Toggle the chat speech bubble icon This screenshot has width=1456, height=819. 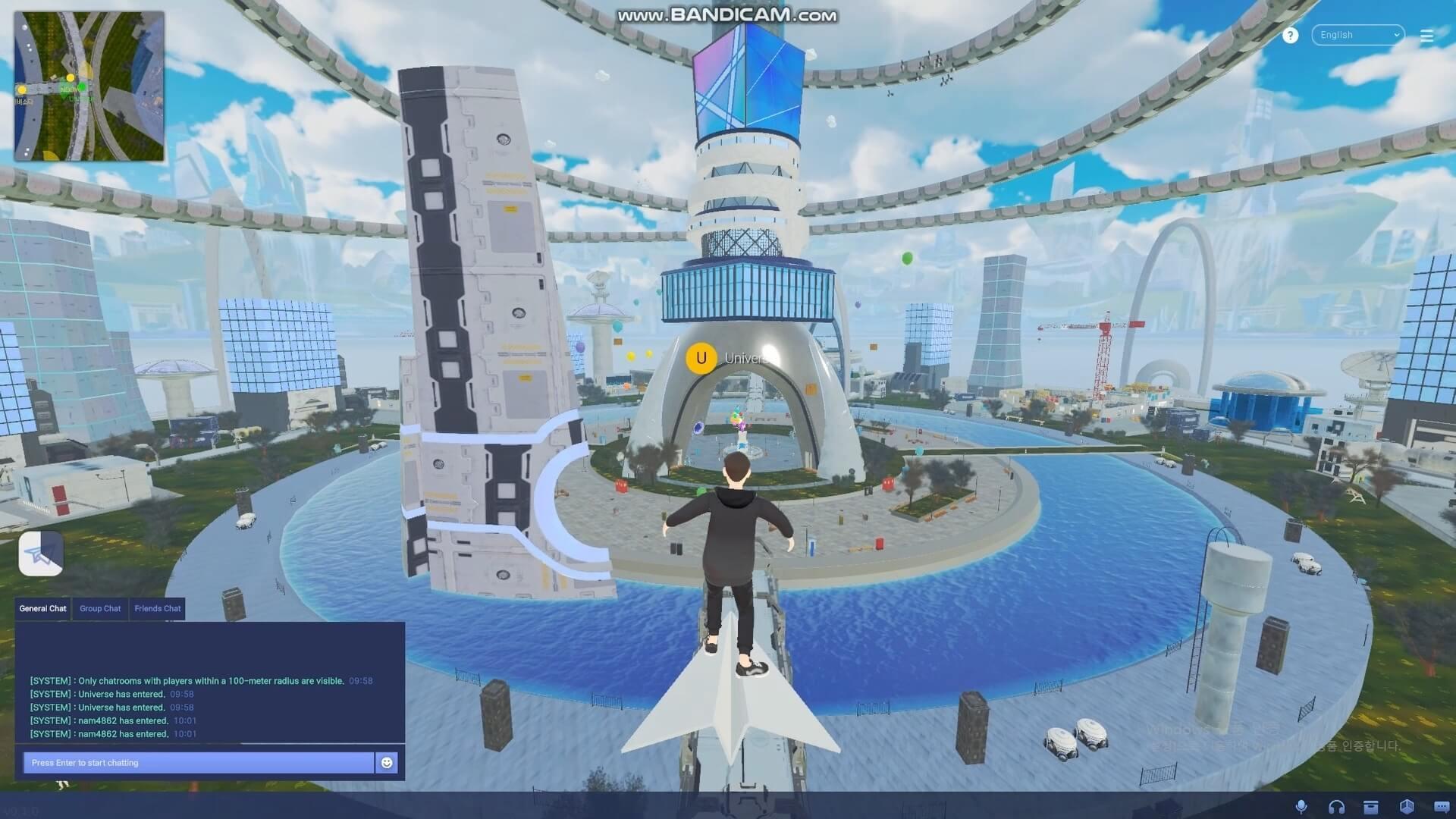[1442, 807]
